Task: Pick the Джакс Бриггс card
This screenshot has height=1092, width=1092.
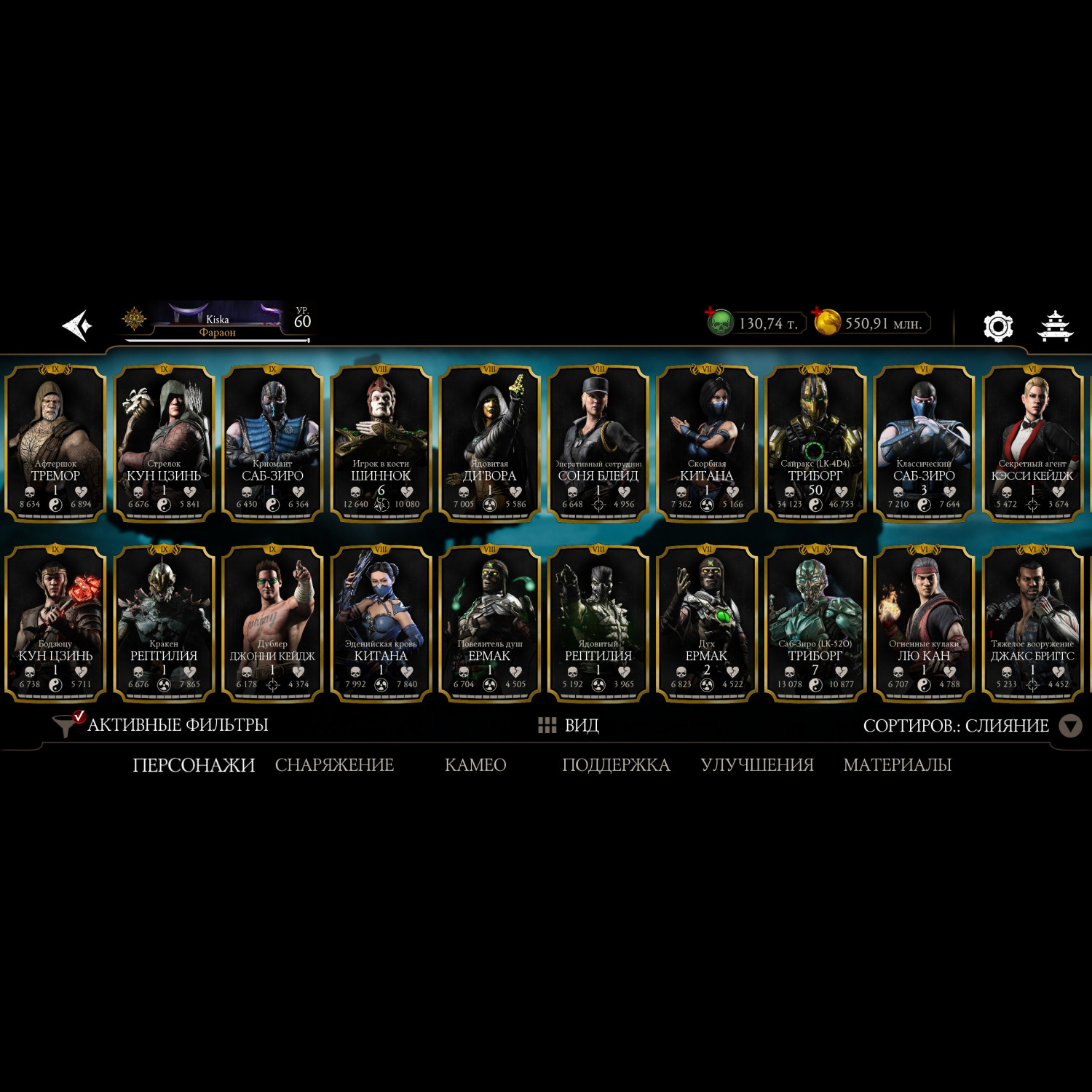Action: tap(1032, 623)
